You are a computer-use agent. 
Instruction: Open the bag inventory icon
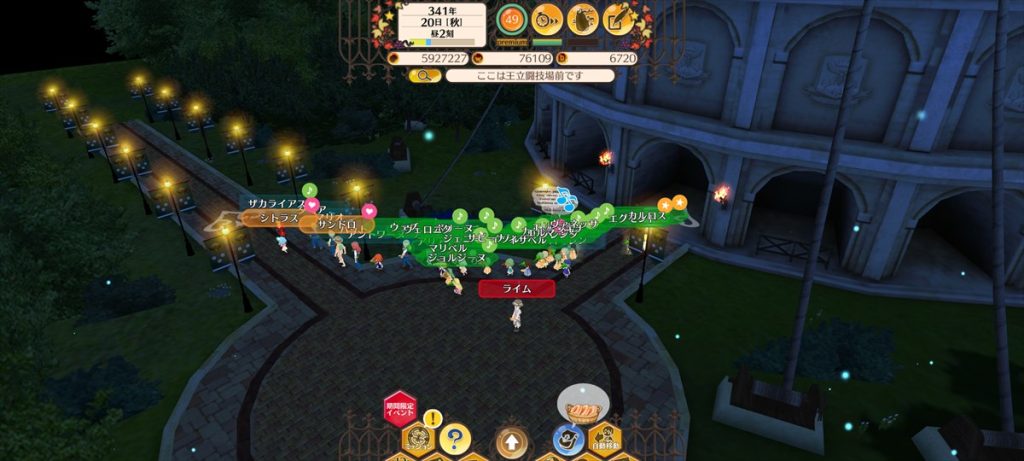click(x=582, y=19)
